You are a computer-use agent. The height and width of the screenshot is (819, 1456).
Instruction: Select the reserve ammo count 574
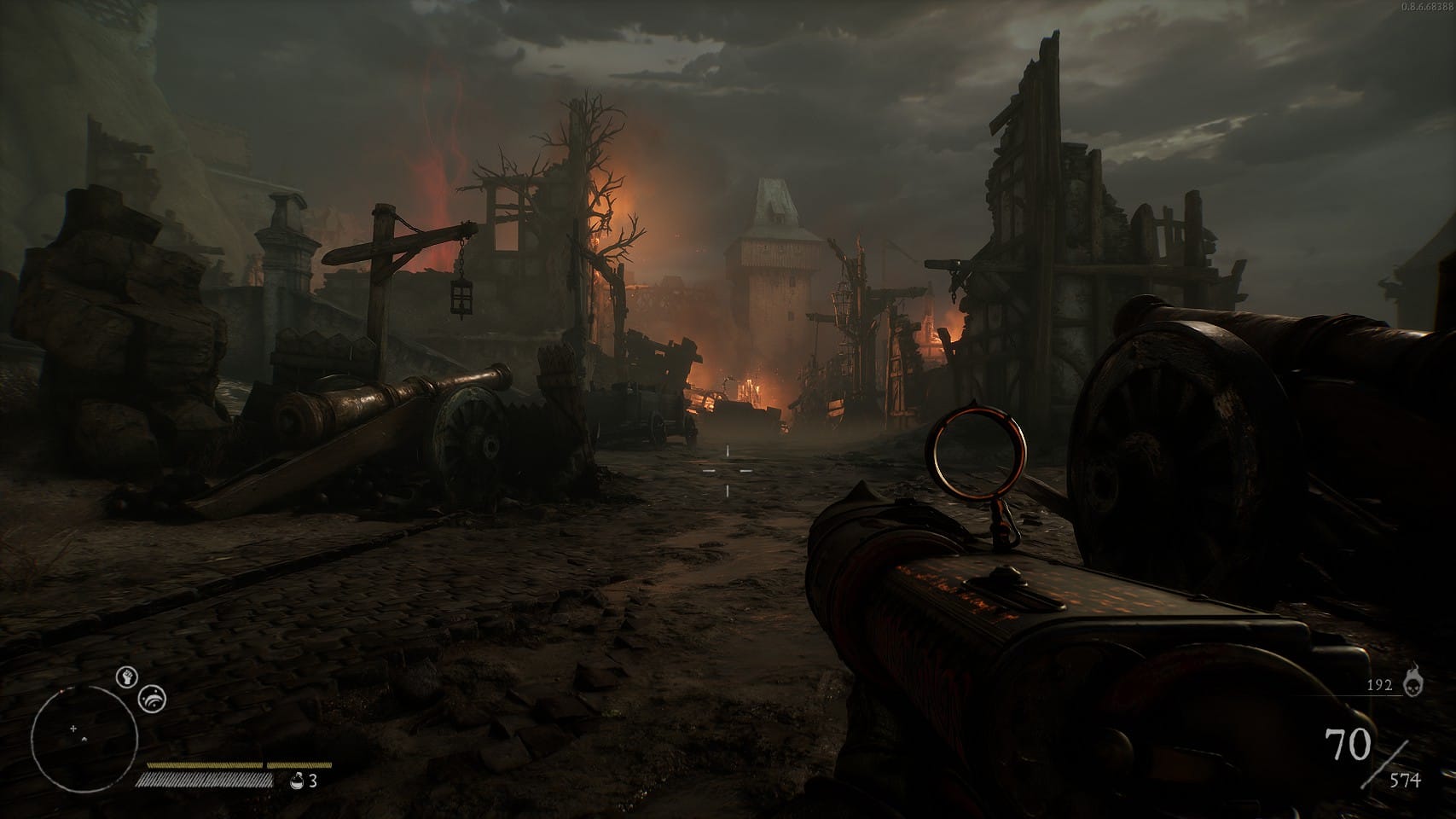coord(1405,779)
